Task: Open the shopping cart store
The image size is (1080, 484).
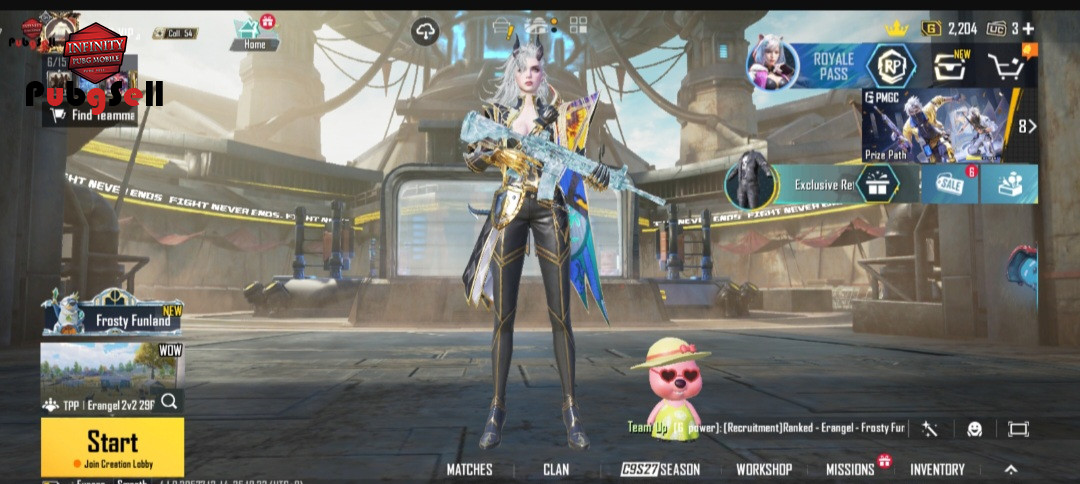Action: (x=1006, y=67)
